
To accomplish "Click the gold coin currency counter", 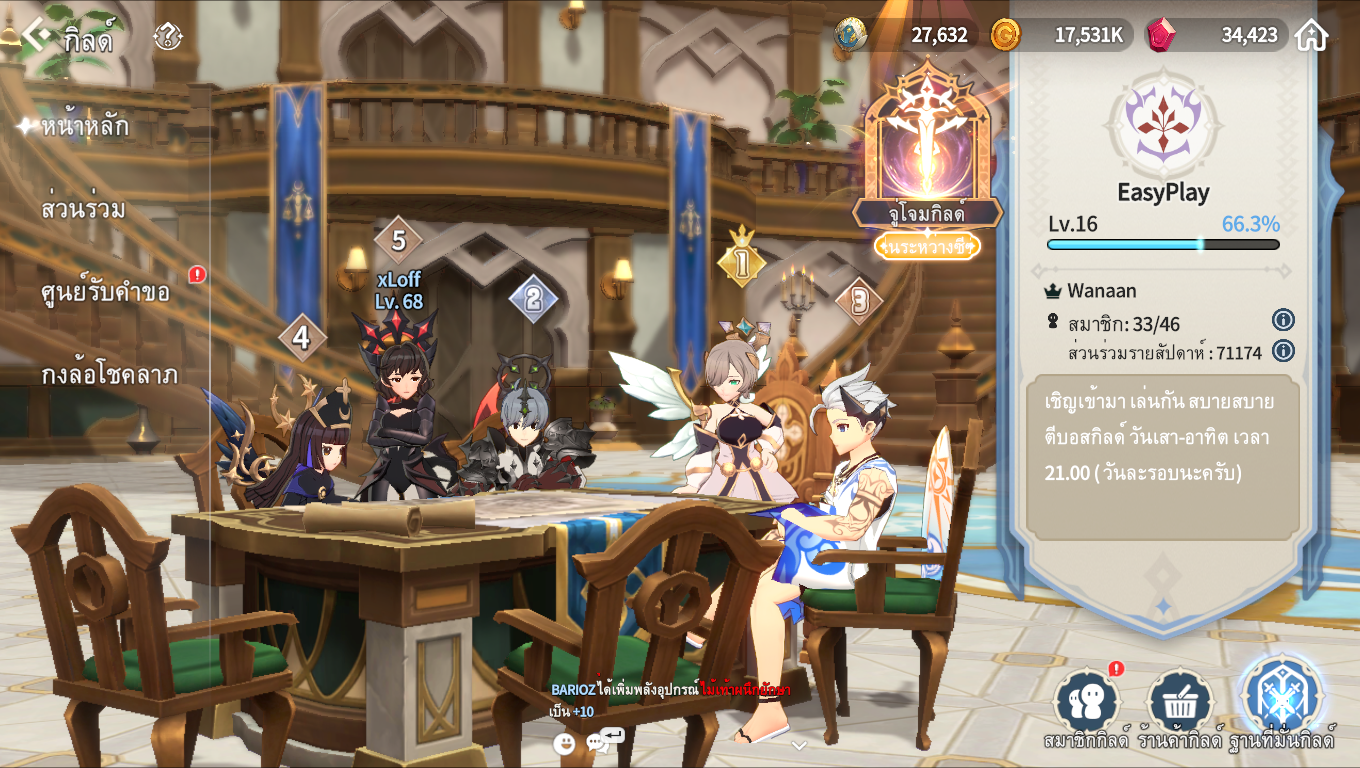I will [1062, 35].
